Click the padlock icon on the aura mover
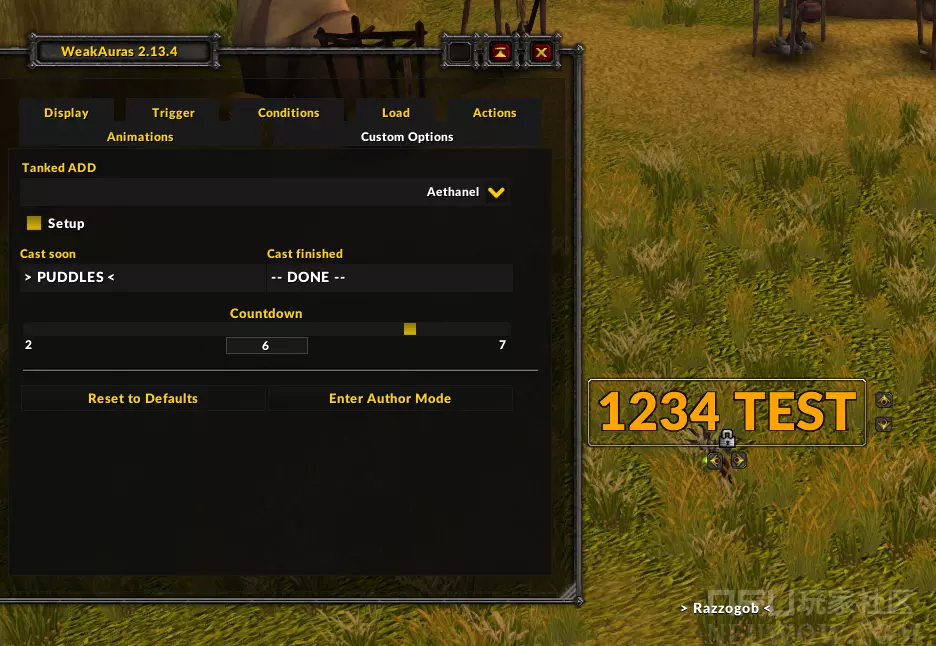Image resolution: width=936 pixels, height=646 pixels. 727,439
